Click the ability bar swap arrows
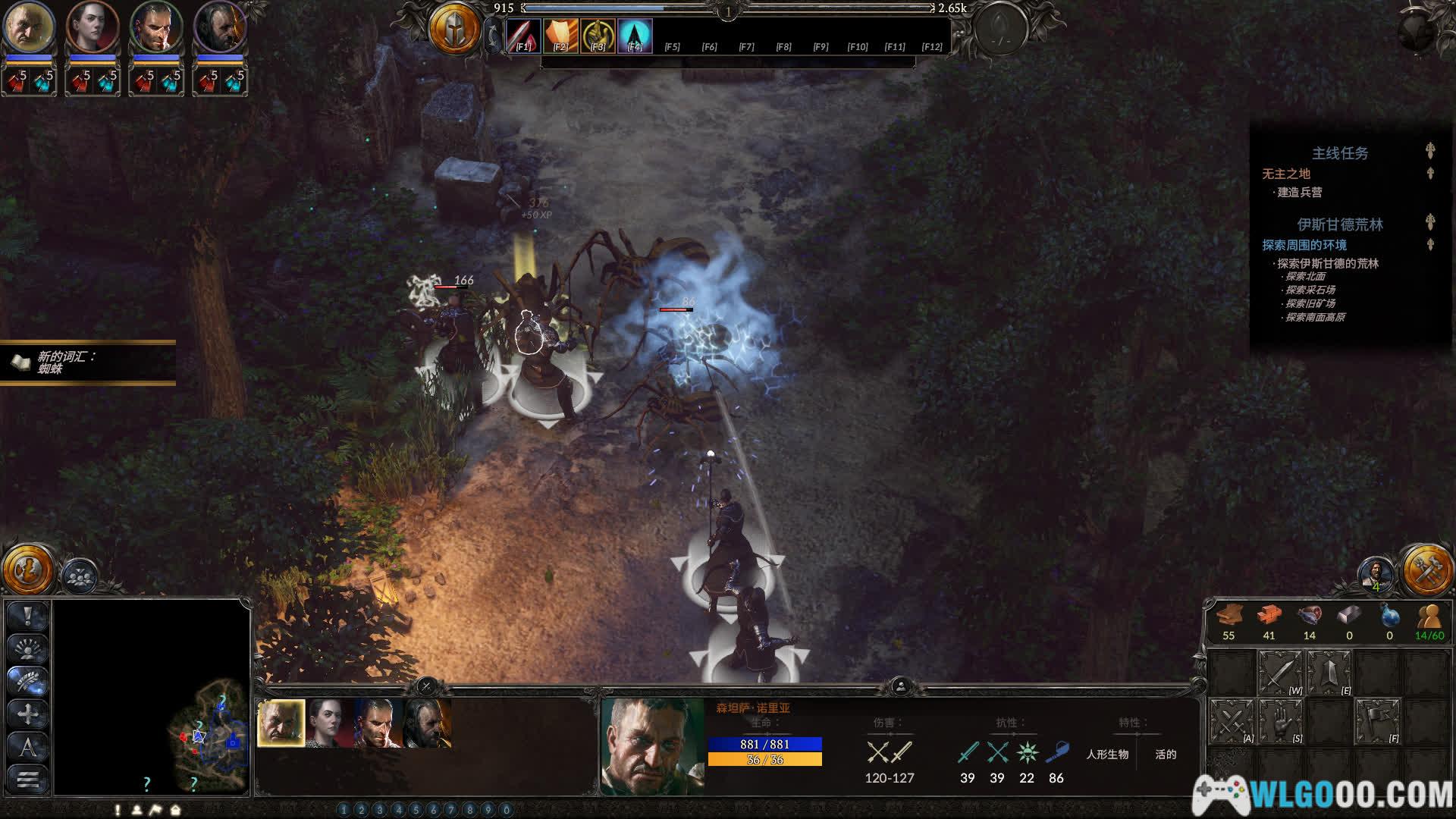Viewport: 1456px width, 819px height. coord(494,36)
